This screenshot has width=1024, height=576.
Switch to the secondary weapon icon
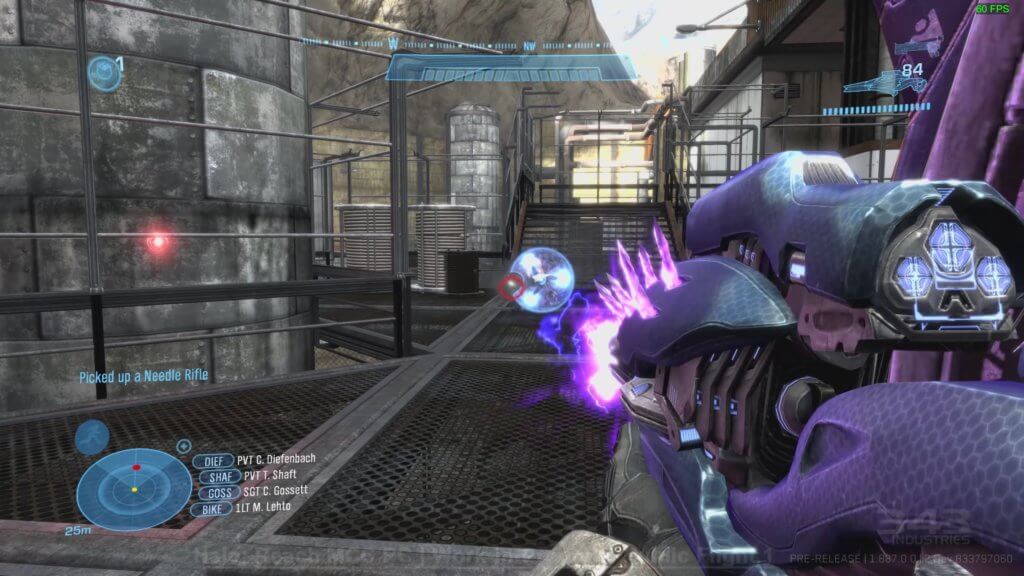click(918, 46)
